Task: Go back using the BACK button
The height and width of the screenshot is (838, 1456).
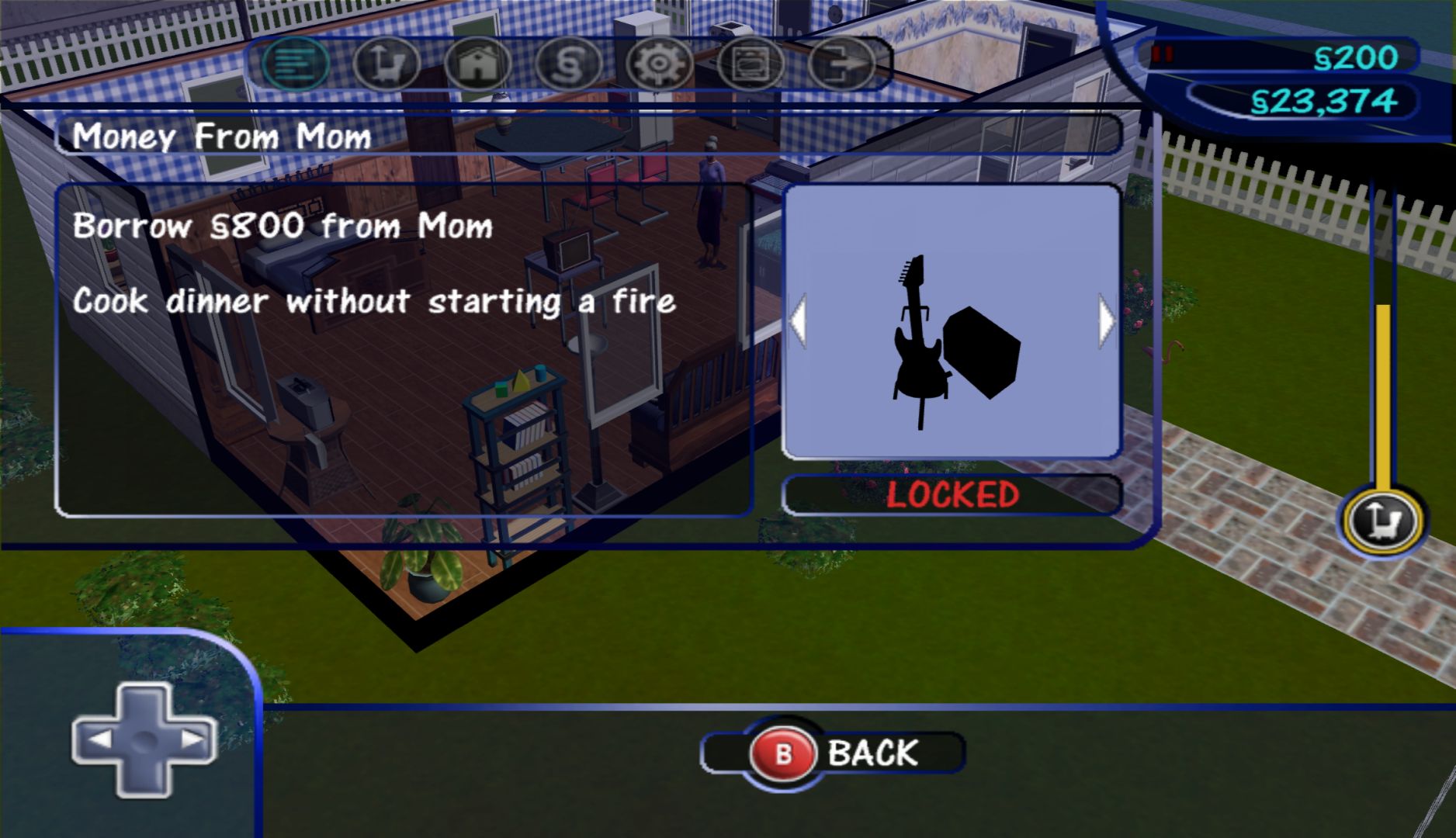Action: click(x=833, y=753)
